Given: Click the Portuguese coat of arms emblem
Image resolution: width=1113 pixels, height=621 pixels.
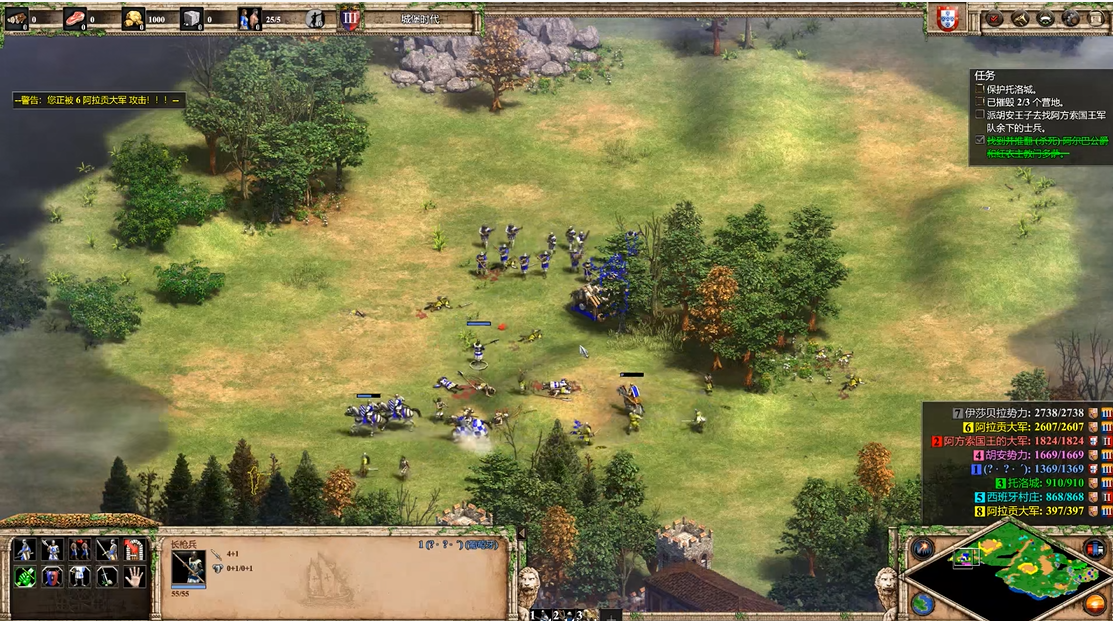Looking at the screenshot, I should [946, 18].
